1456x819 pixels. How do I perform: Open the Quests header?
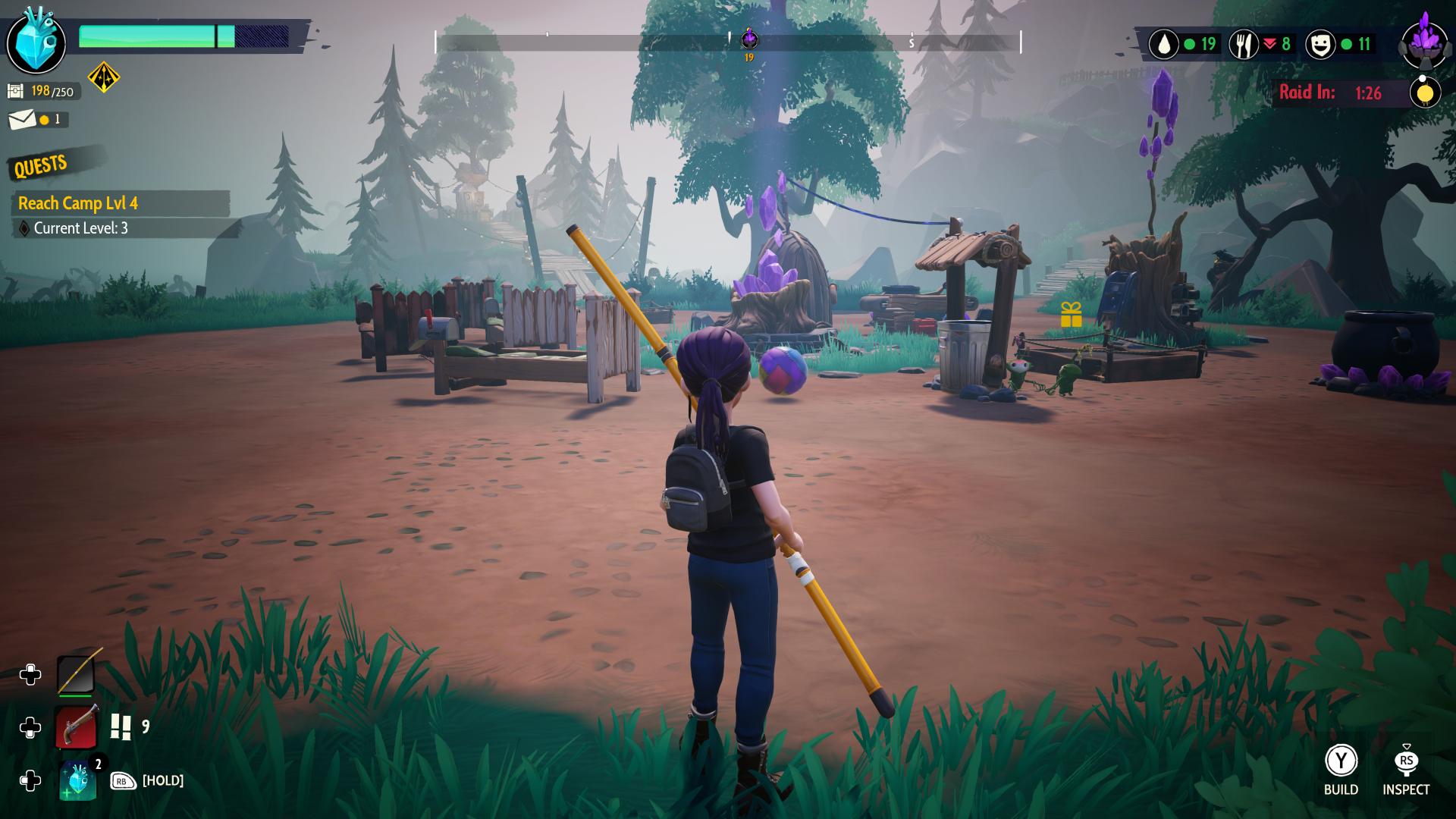(x=41, y=165)
